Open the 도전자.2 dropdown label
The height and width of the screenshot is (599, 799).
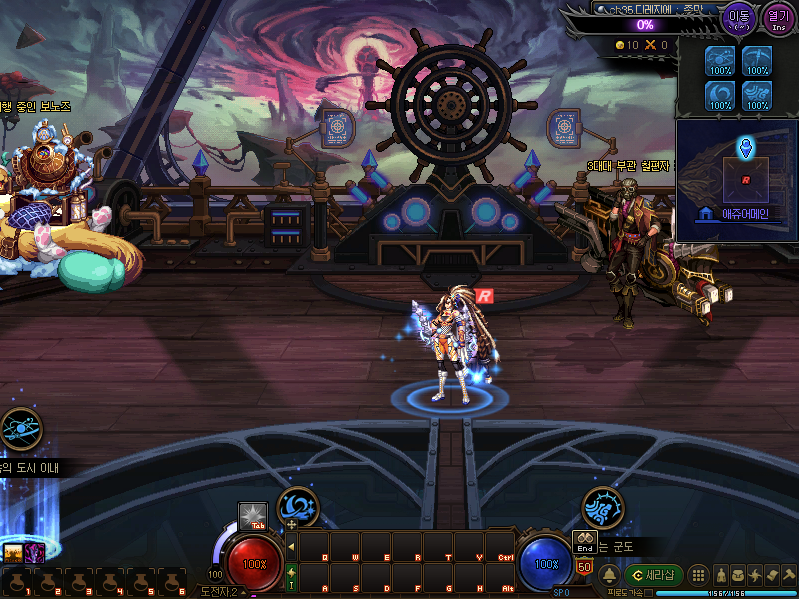pos(220,591)
